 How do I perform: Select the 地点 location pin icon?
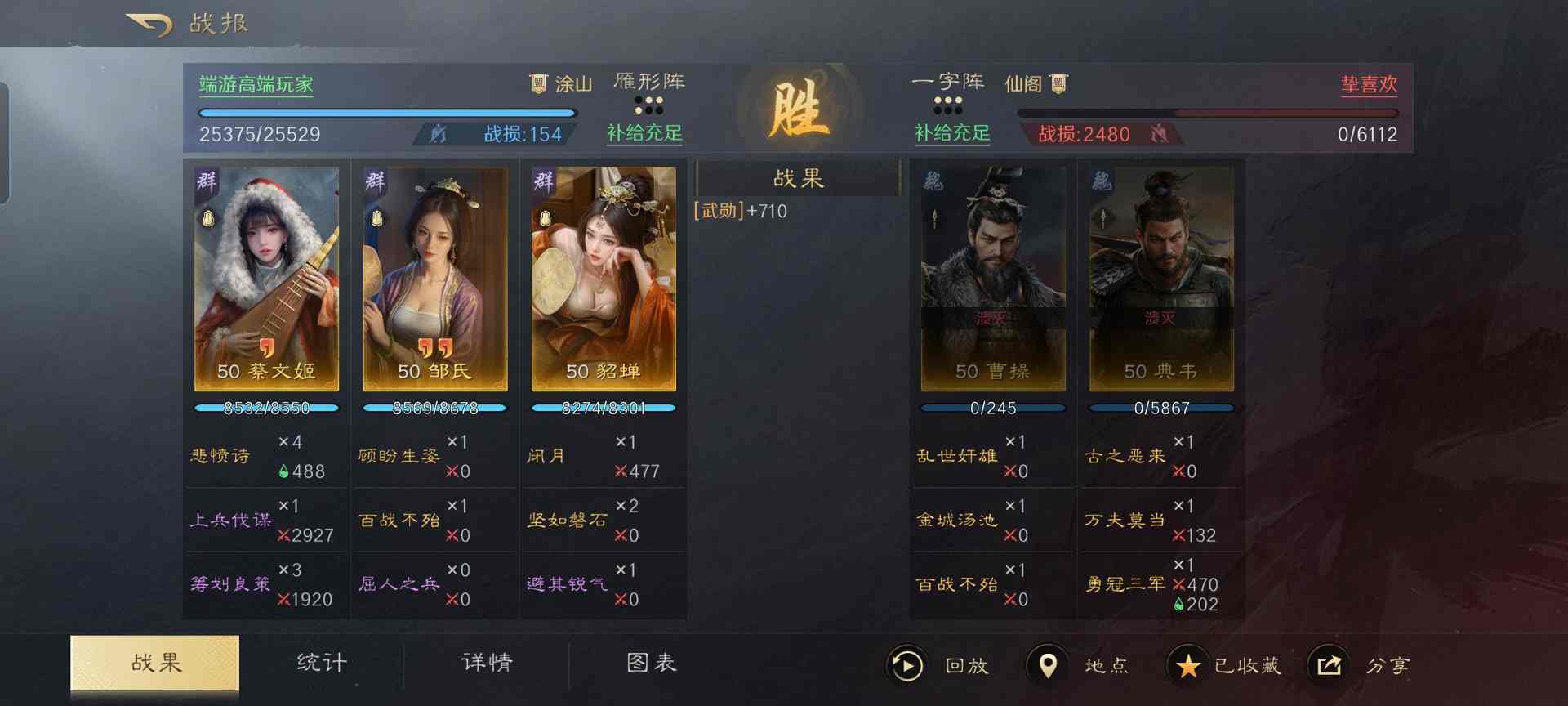click(1049, 666)
